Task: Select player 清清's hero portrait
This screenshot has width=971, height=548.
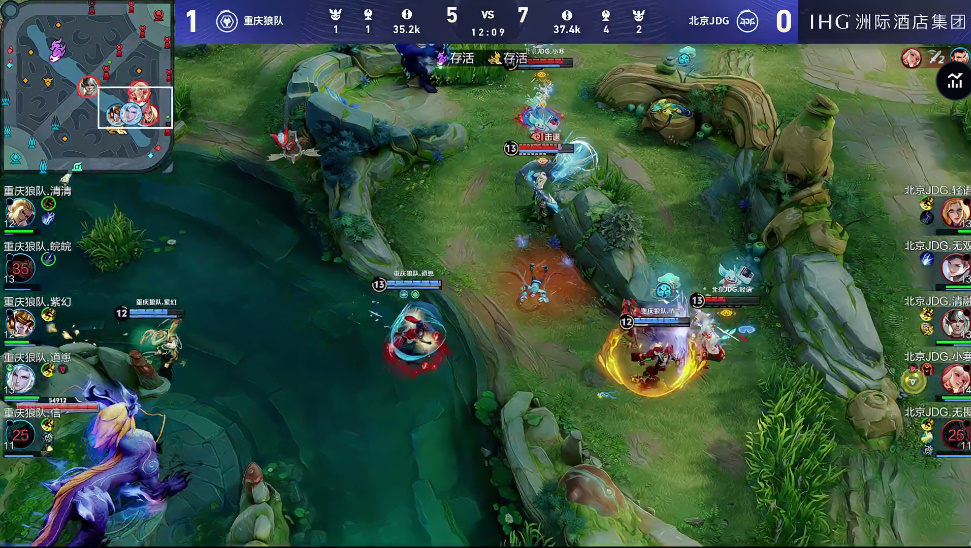Action: coord(21,212)
